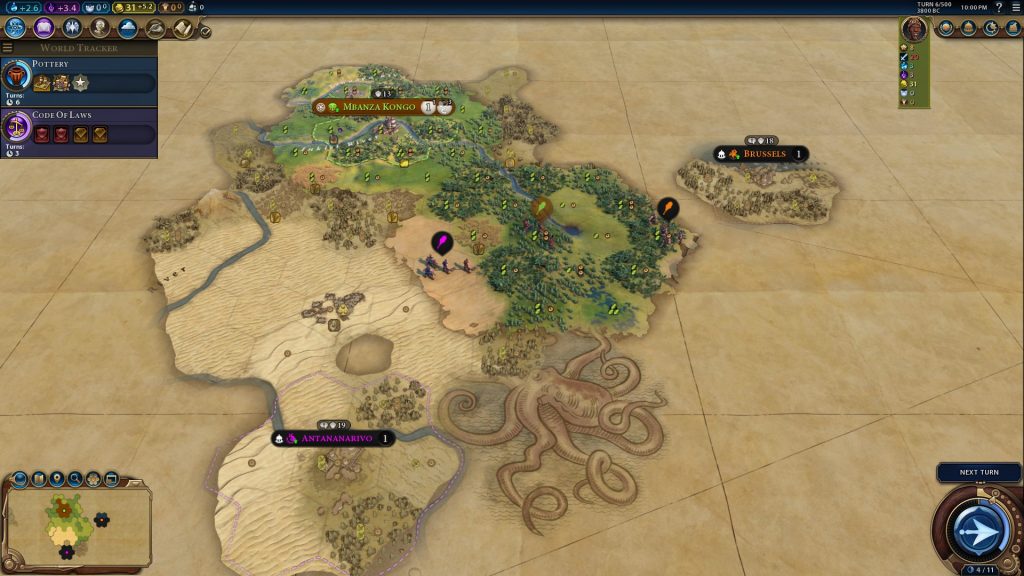Select the Brussels city-state banner
1024x576 pixels.
[x=762, y=155]
